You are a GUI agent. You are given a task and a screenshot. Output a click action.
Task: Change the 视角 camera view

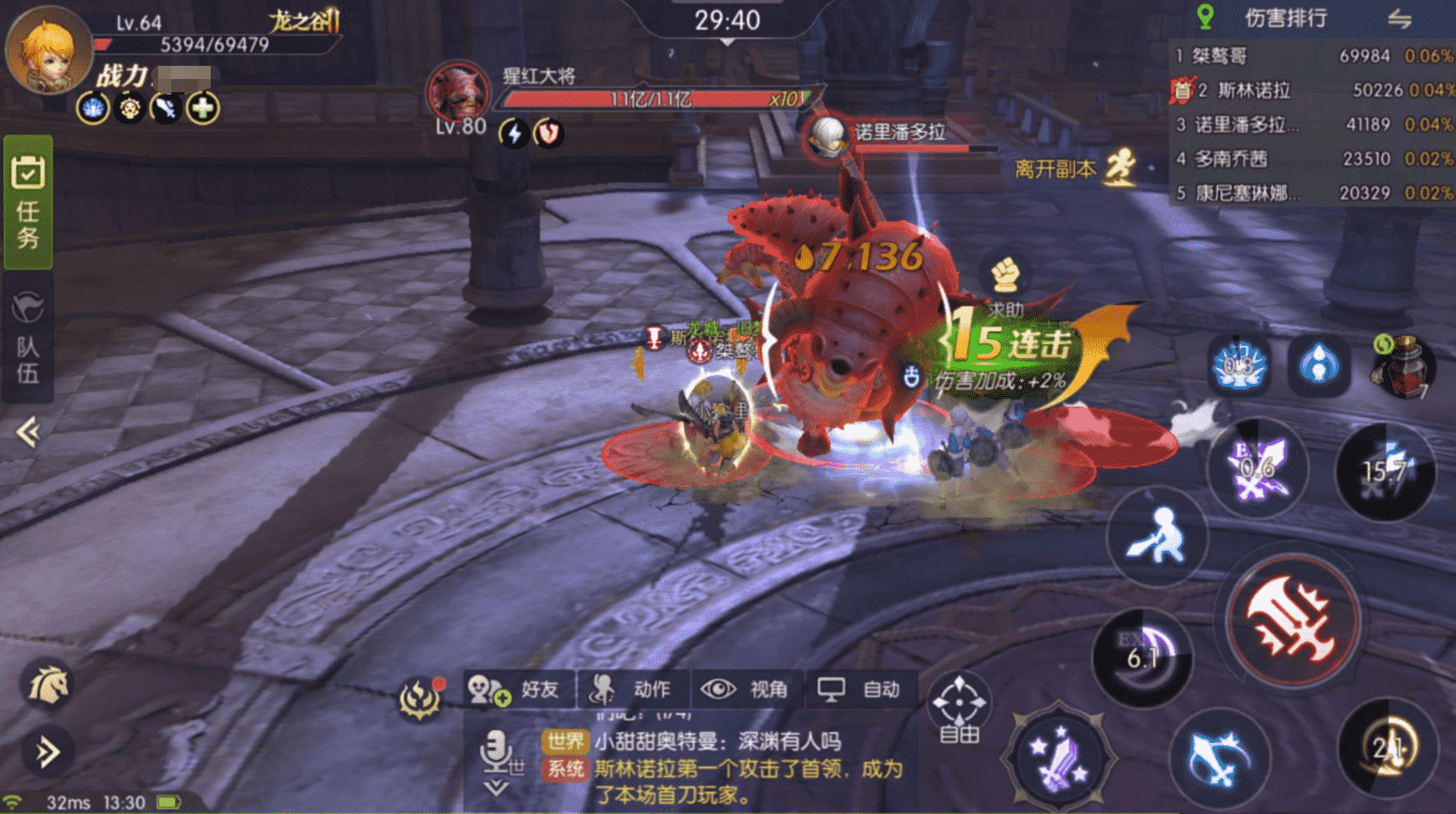click(745, 689)
